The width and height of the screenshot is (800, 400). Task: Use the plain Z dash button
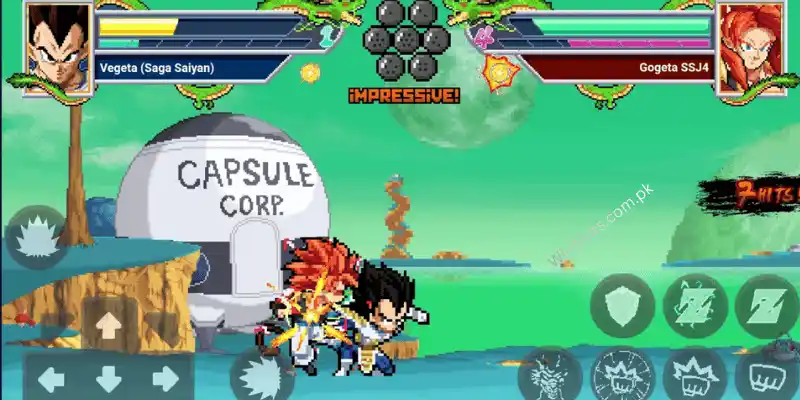pos(767,306)
